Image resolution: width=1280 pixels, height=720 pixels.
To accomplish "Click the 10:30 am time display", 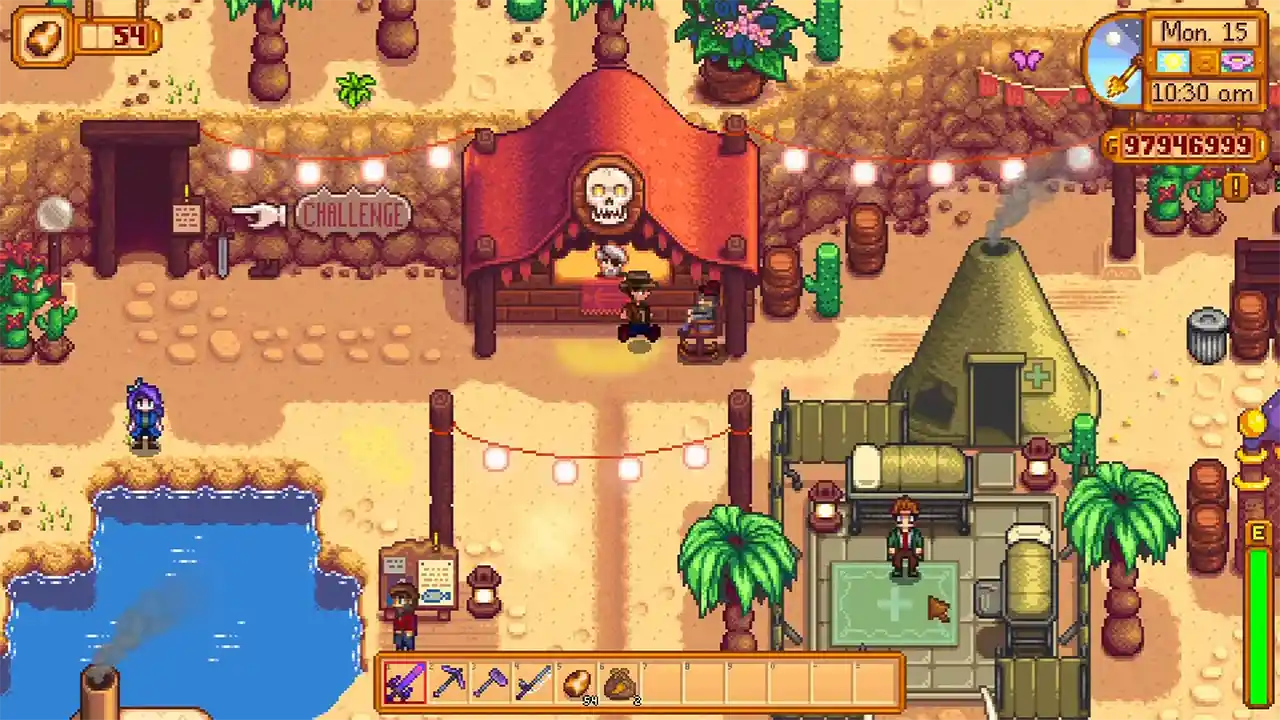I will click(1203, 92).
